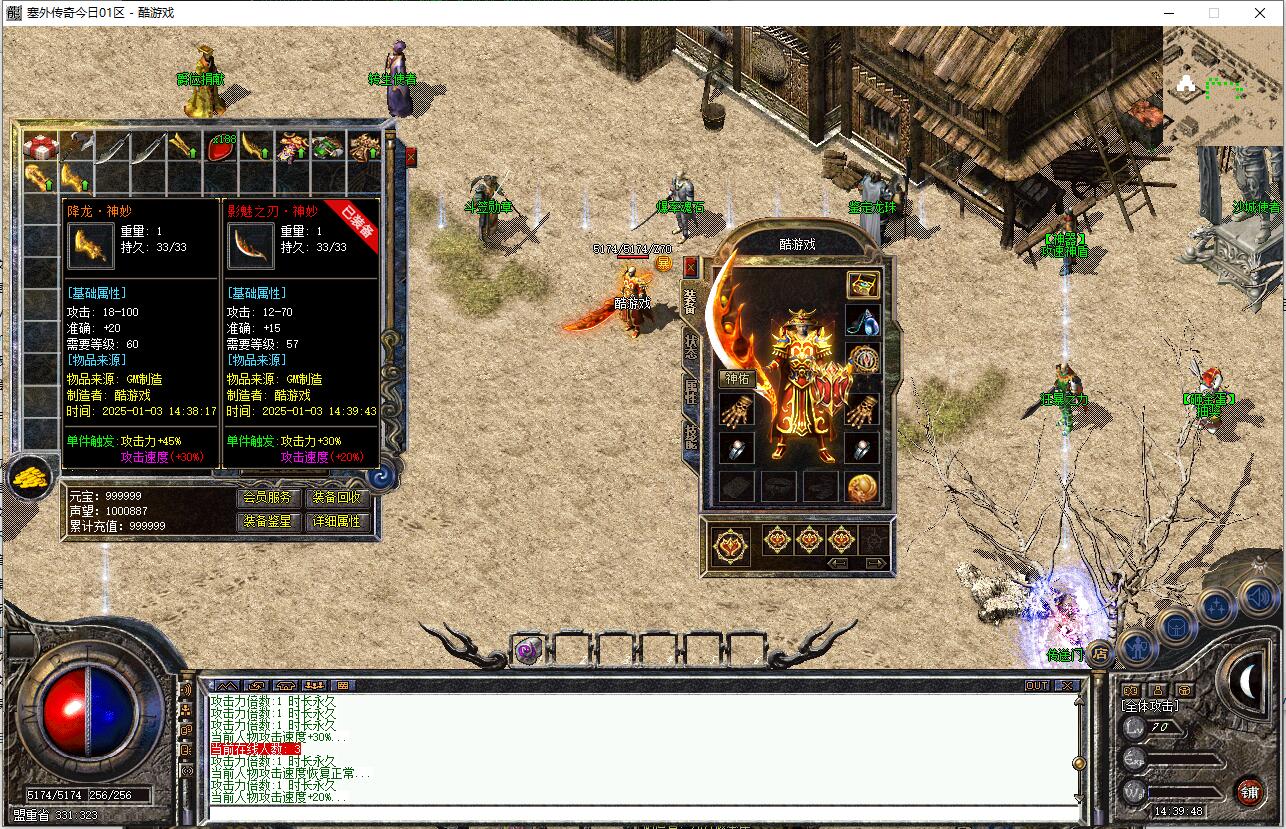Toggle sound with the speaker button
The height and width of the screenshot is (829, 1286).
(1257, 599)
